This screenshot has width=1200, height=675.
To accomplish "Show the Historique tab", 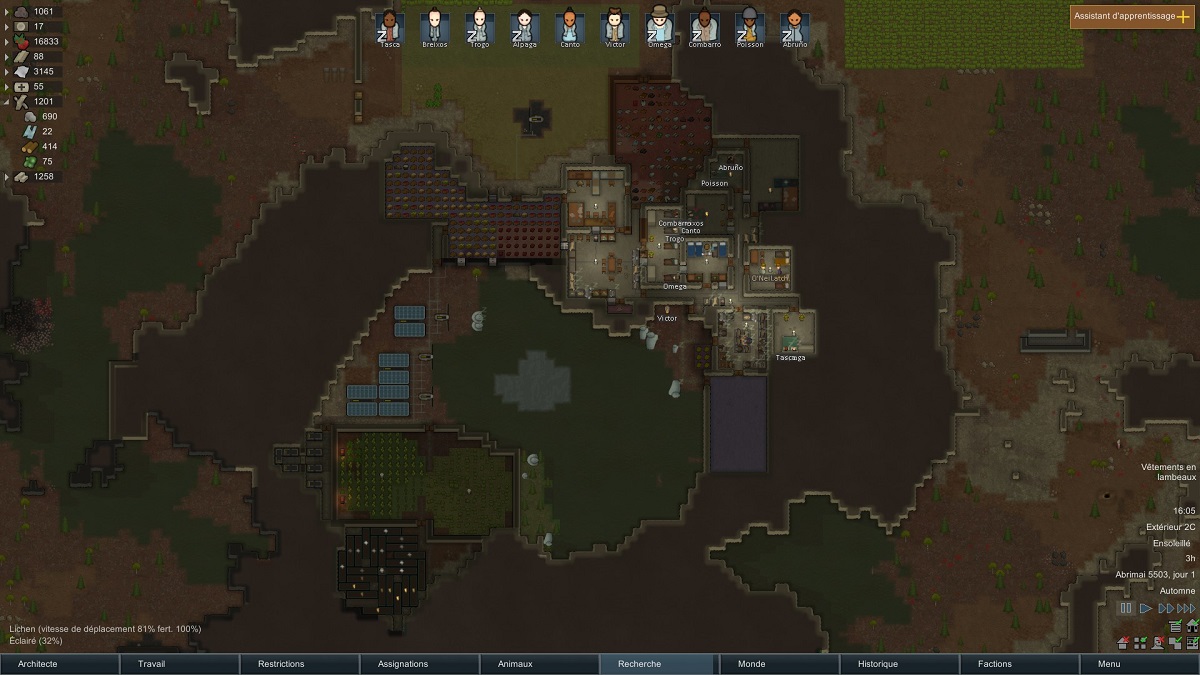I will pyautogui.click(x=900, y=664).
